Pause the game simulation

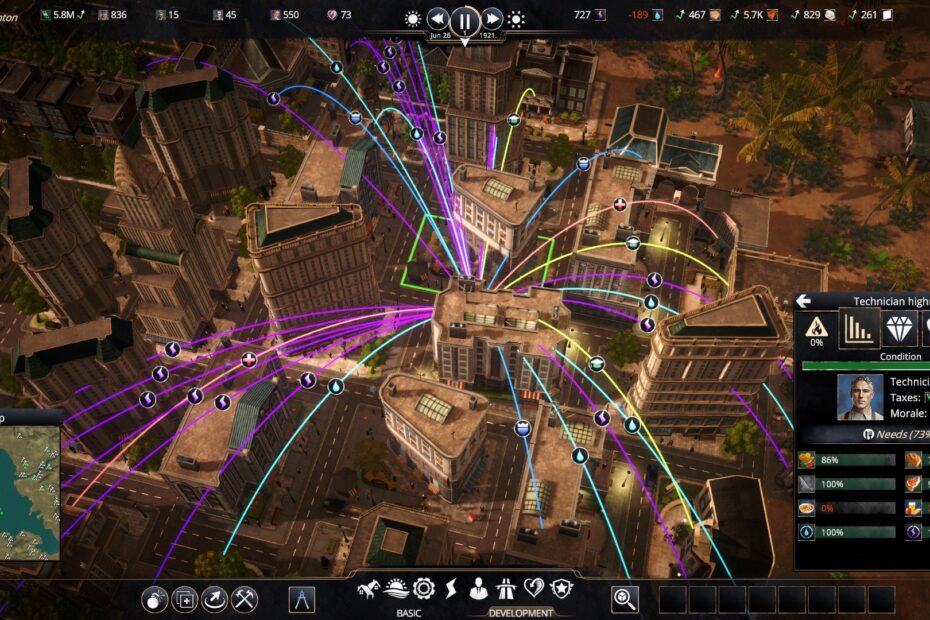(465, 19)
